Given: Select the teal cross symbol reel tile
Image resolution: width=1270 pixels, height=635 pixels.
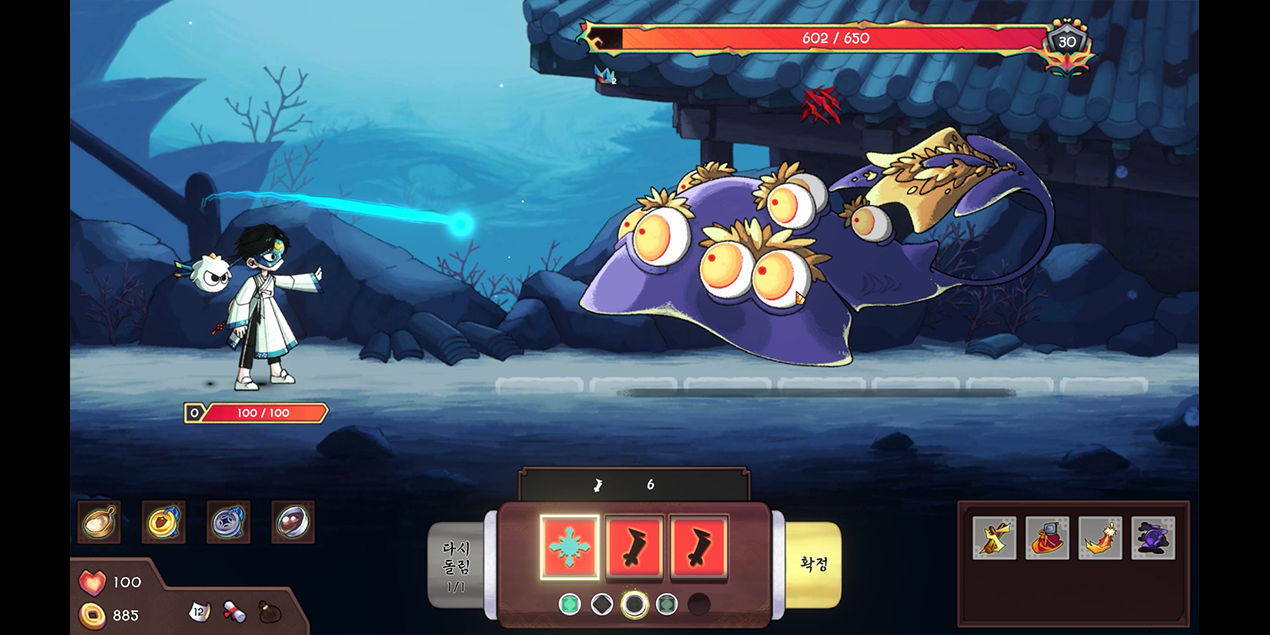Looking at the screenshot, I should click(x=569, y=548).
